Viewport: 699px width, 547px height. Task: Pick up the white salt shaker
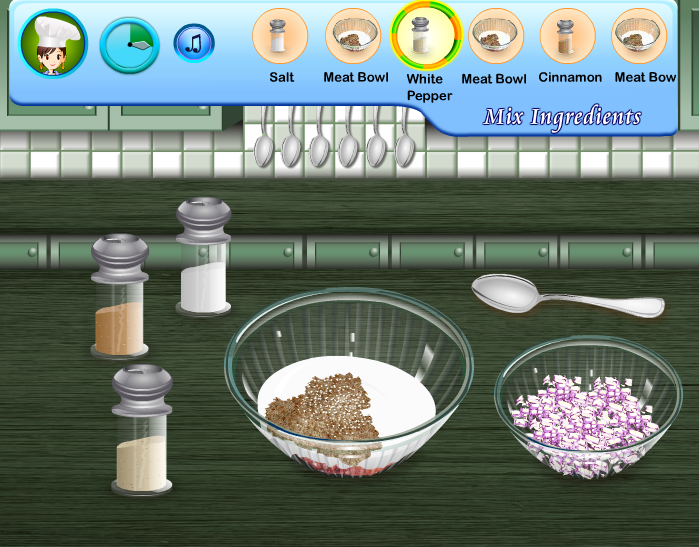tap(204, 256)
